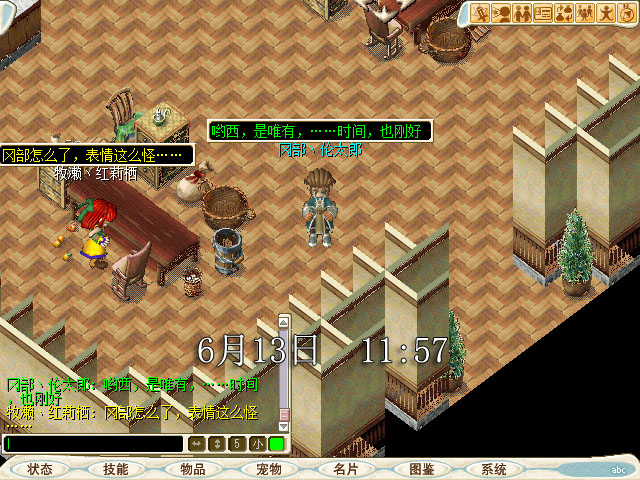This screenshot has width=640, height=480.
Task: Click the money bags trade icon
Action: (564, 13)
